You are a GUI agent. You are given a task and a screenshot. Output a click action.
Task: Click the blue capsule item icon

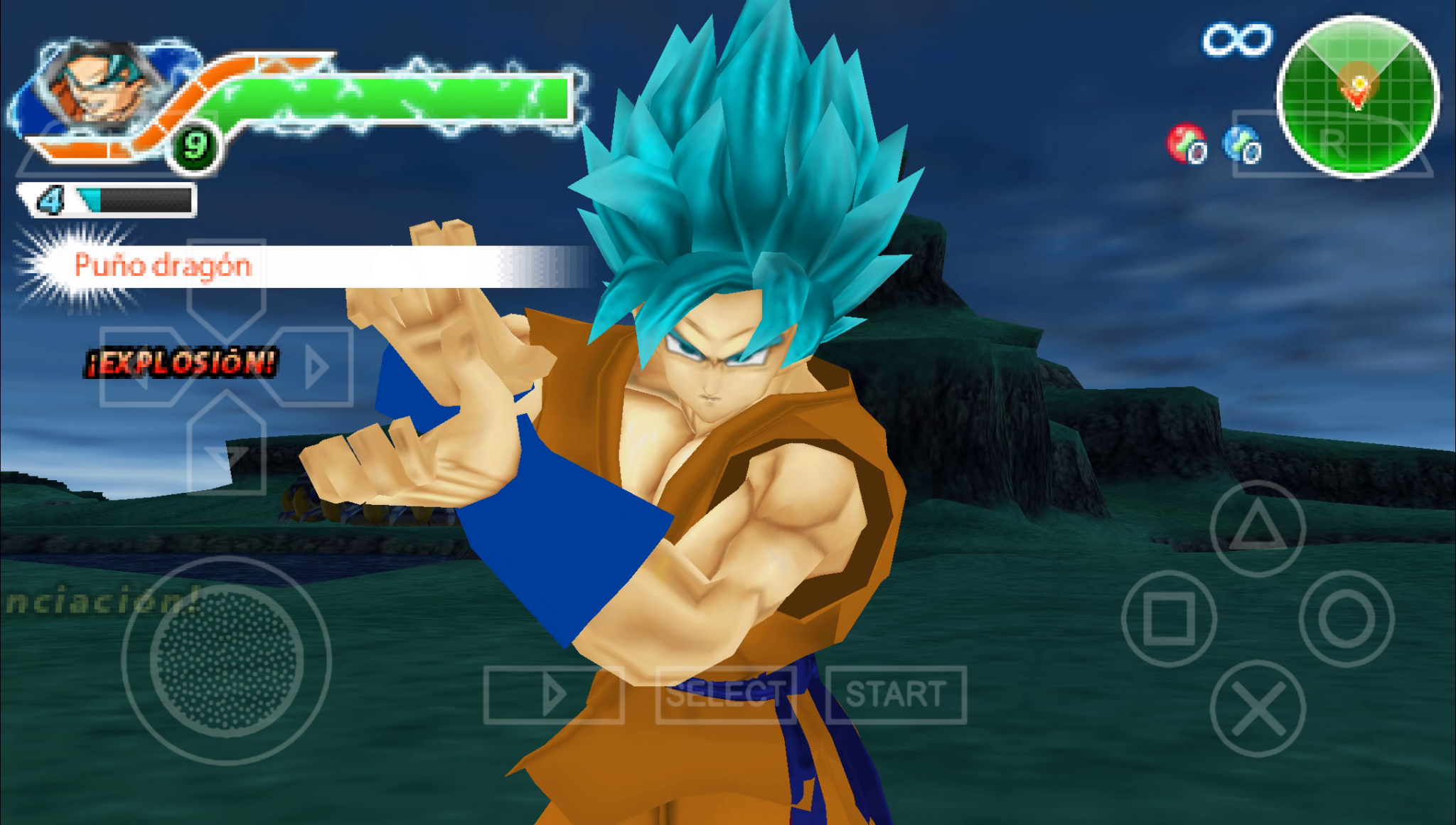tap(1241, 143)
